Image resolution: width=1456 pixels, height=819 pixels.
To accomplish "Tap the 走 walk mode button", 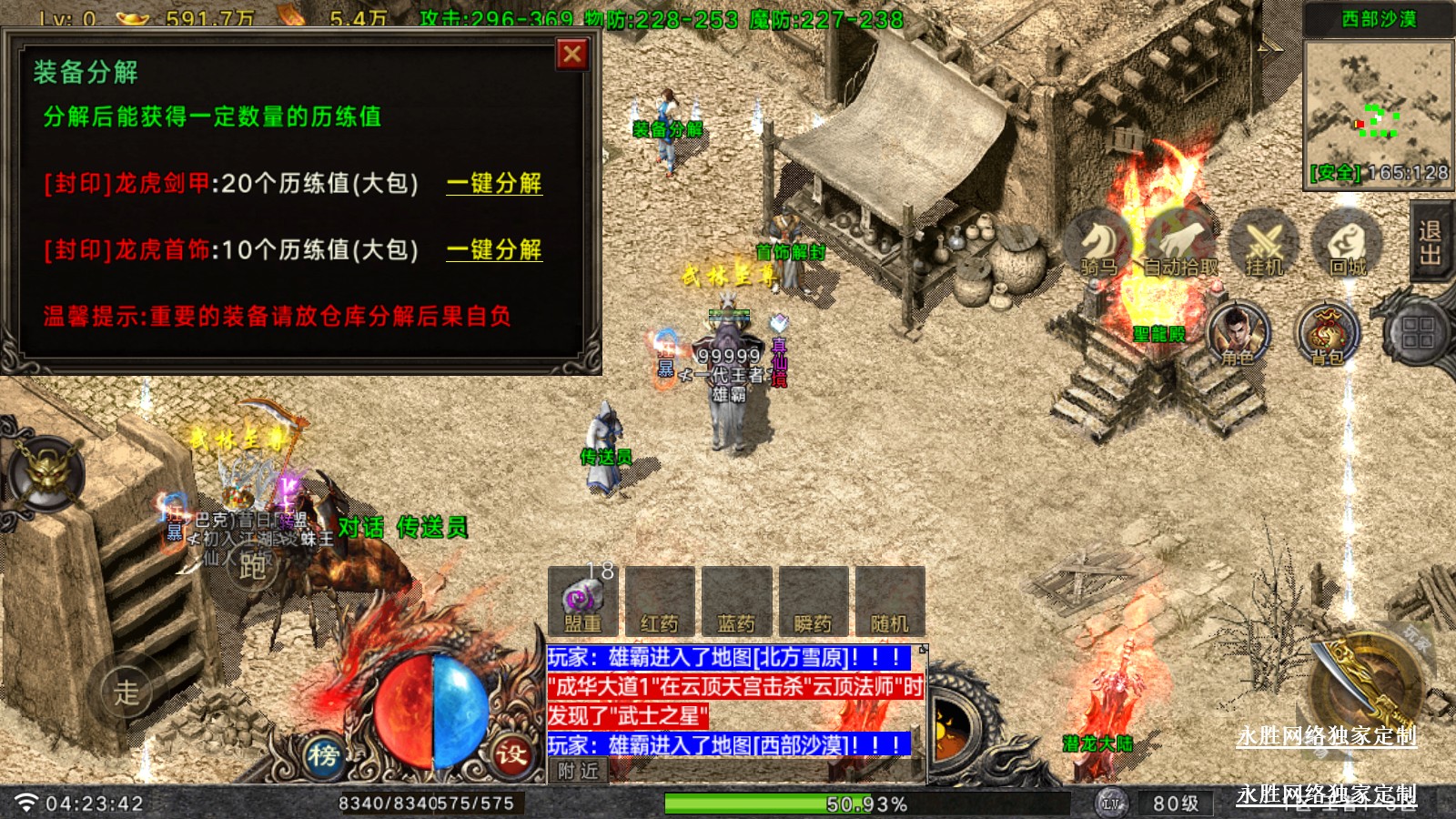I will (x=126, y=692).
